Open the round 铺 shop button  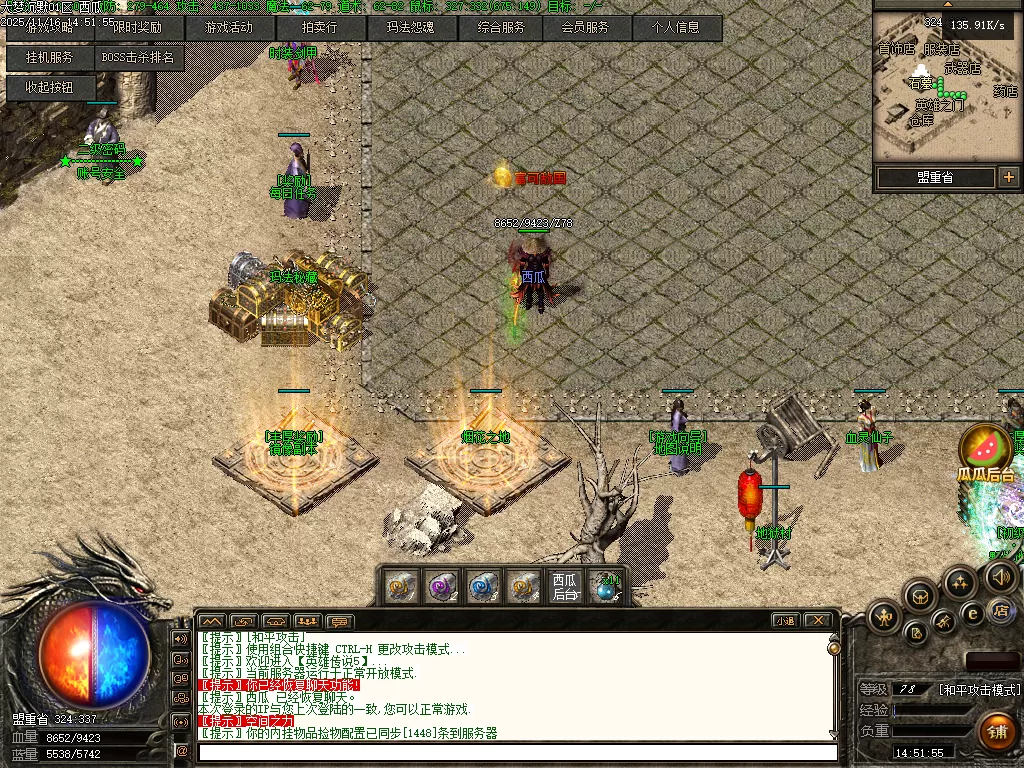[x=996, y=732]
